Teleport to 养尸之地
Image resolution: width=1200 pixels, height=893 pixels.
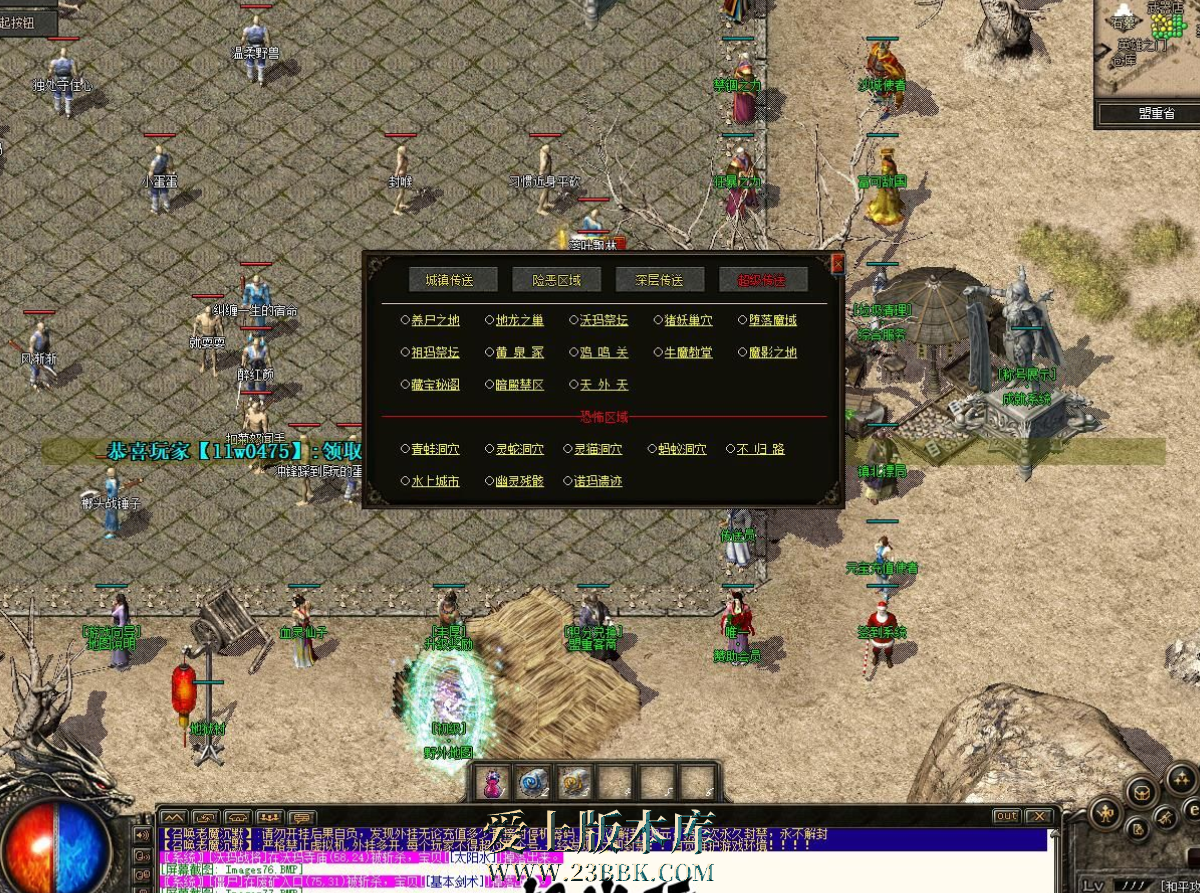[435, 321]
